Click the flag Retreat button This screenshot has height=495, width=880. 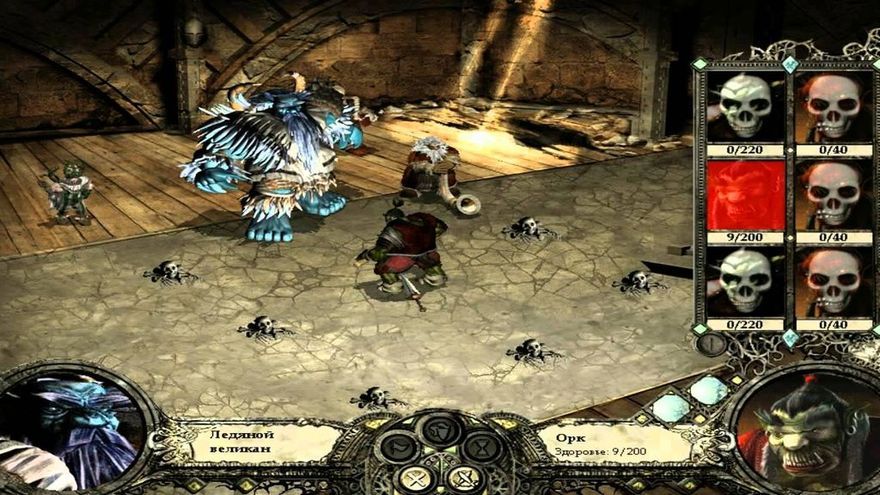point(398,447)
